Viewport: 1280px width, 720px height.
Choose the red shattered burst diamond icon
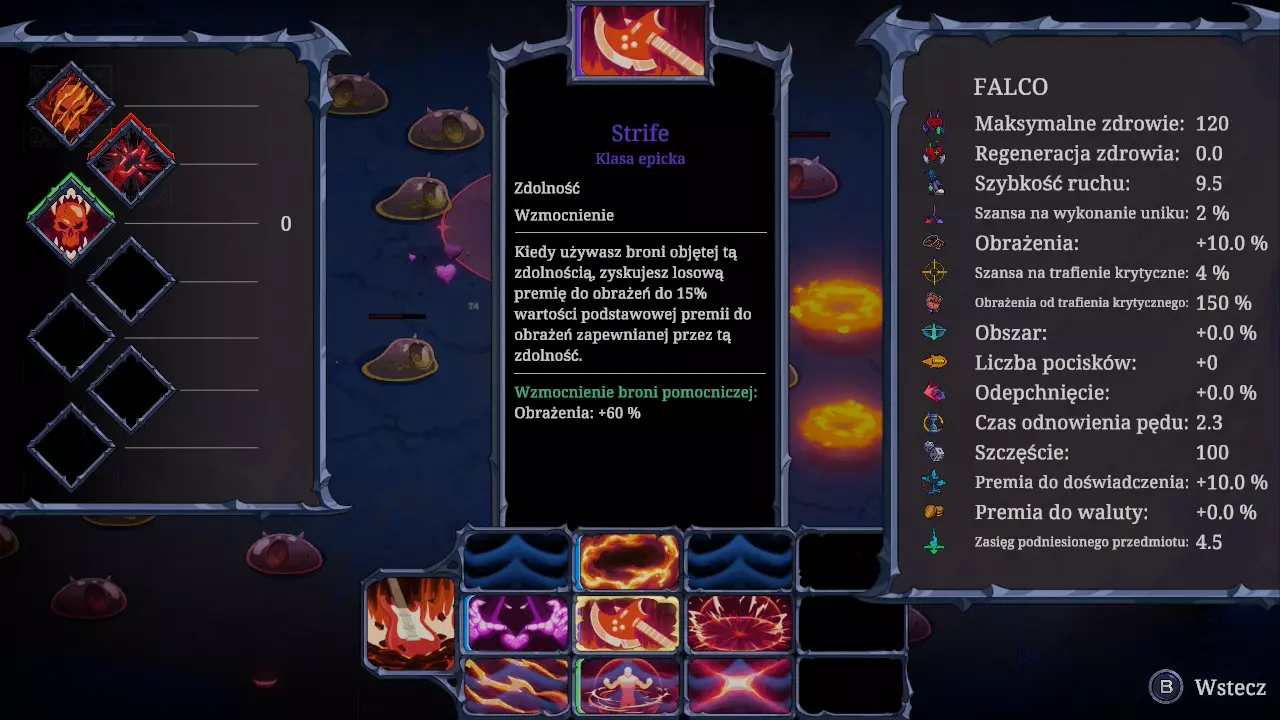tap(131, 161)
